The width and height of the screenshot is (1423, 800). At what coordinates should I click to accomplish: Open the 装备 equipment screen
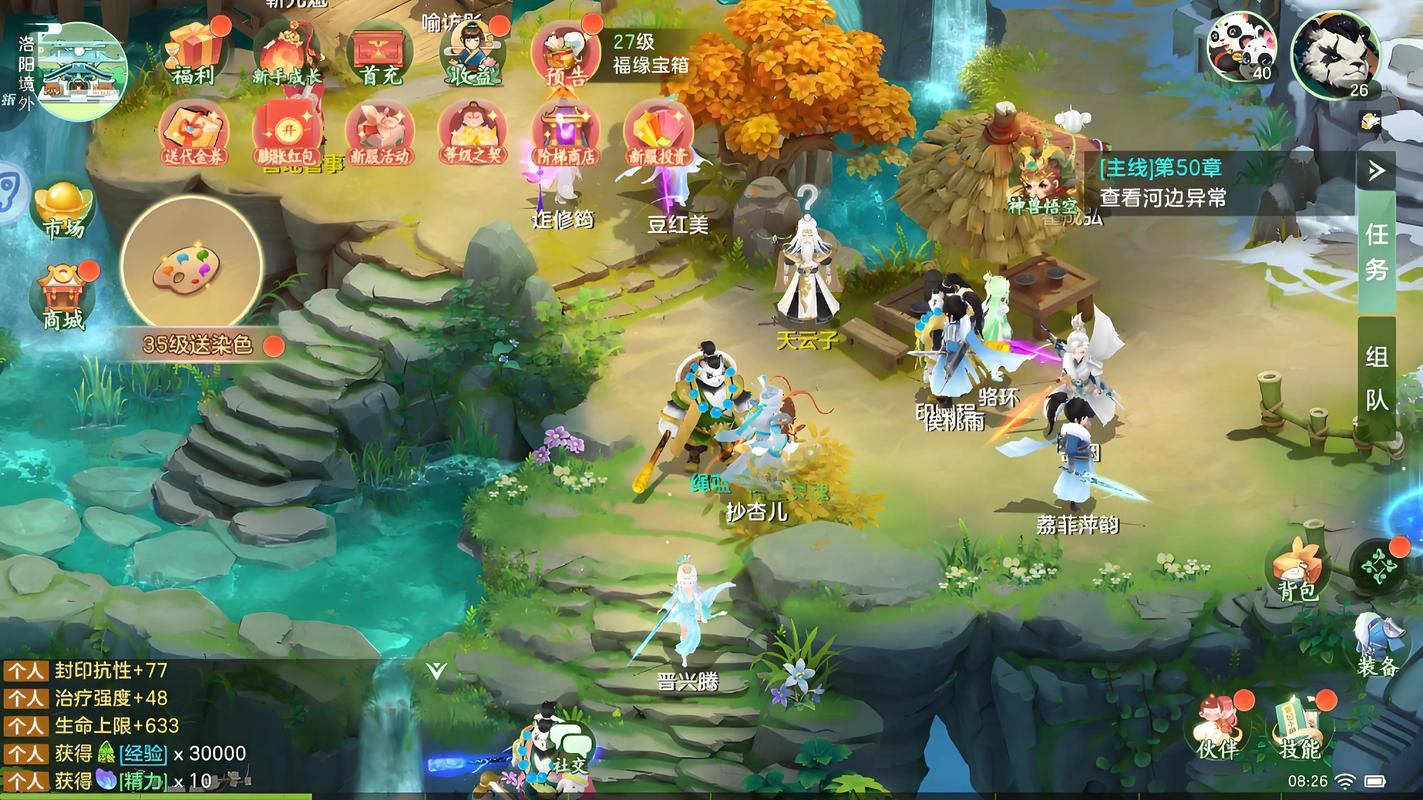[1377, 645]
